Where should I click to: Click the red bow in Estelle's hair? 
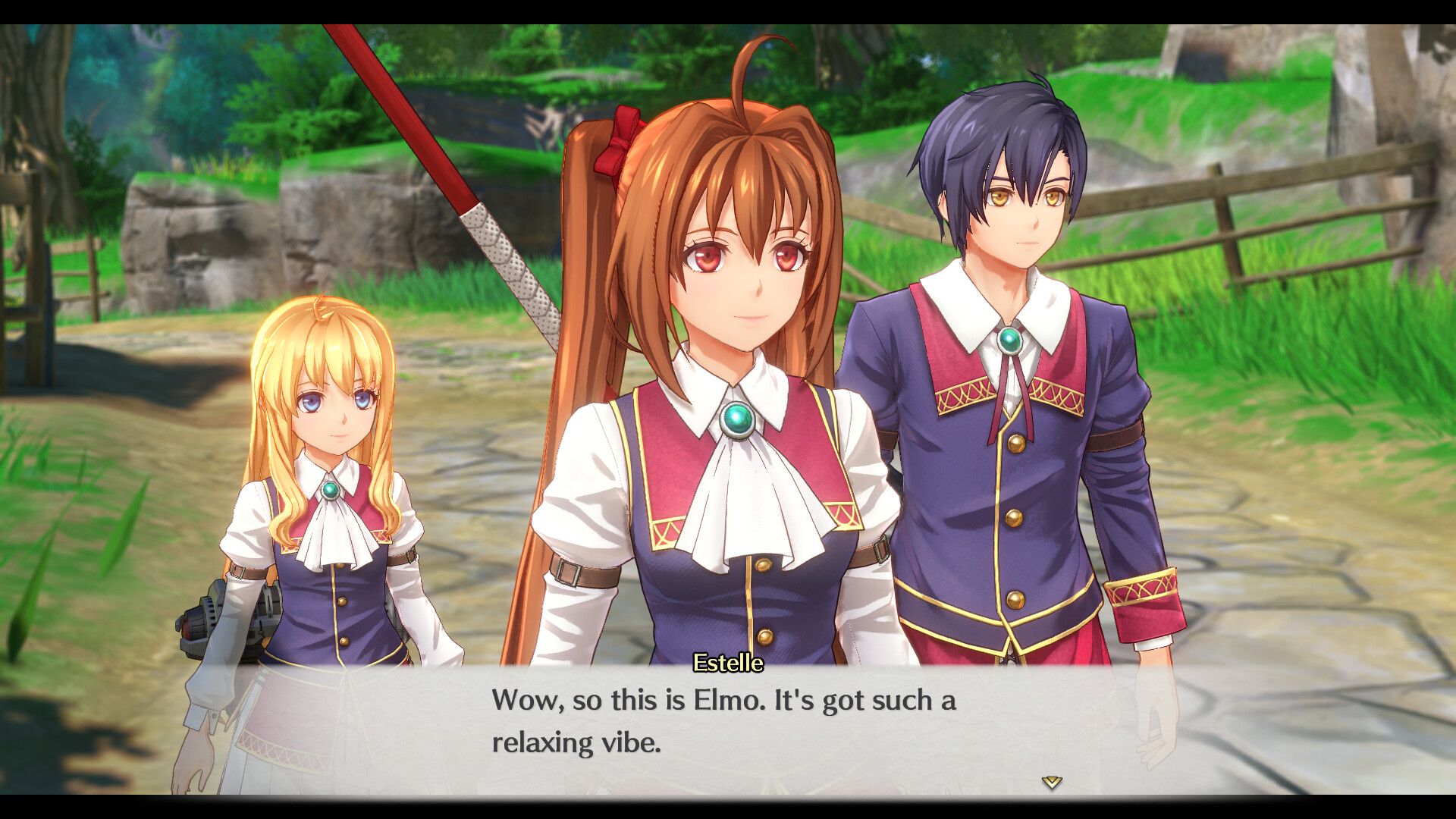click(x=617, y=140)
